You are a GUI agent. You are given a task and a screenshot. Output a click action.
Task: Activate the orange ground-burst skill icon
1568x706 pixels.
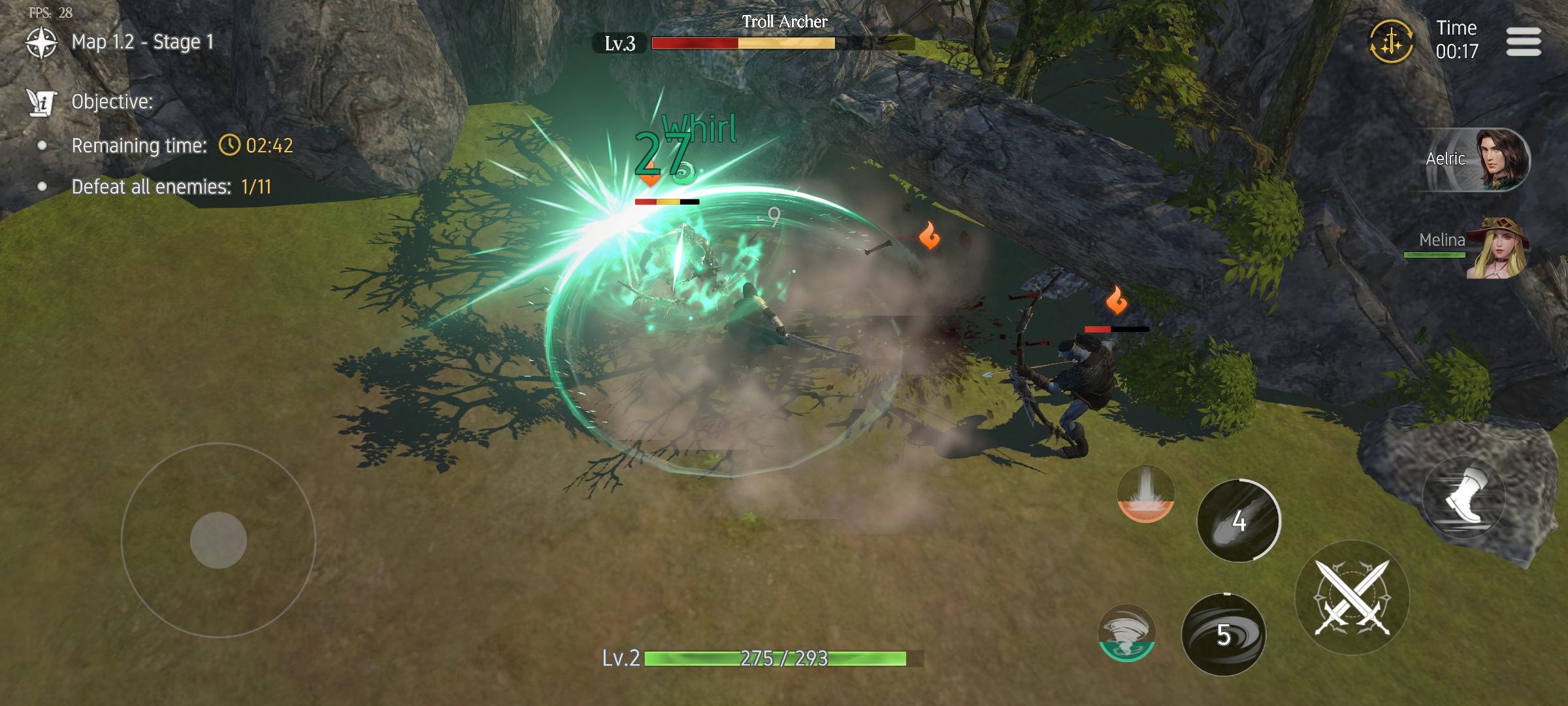coord(1145,494)
